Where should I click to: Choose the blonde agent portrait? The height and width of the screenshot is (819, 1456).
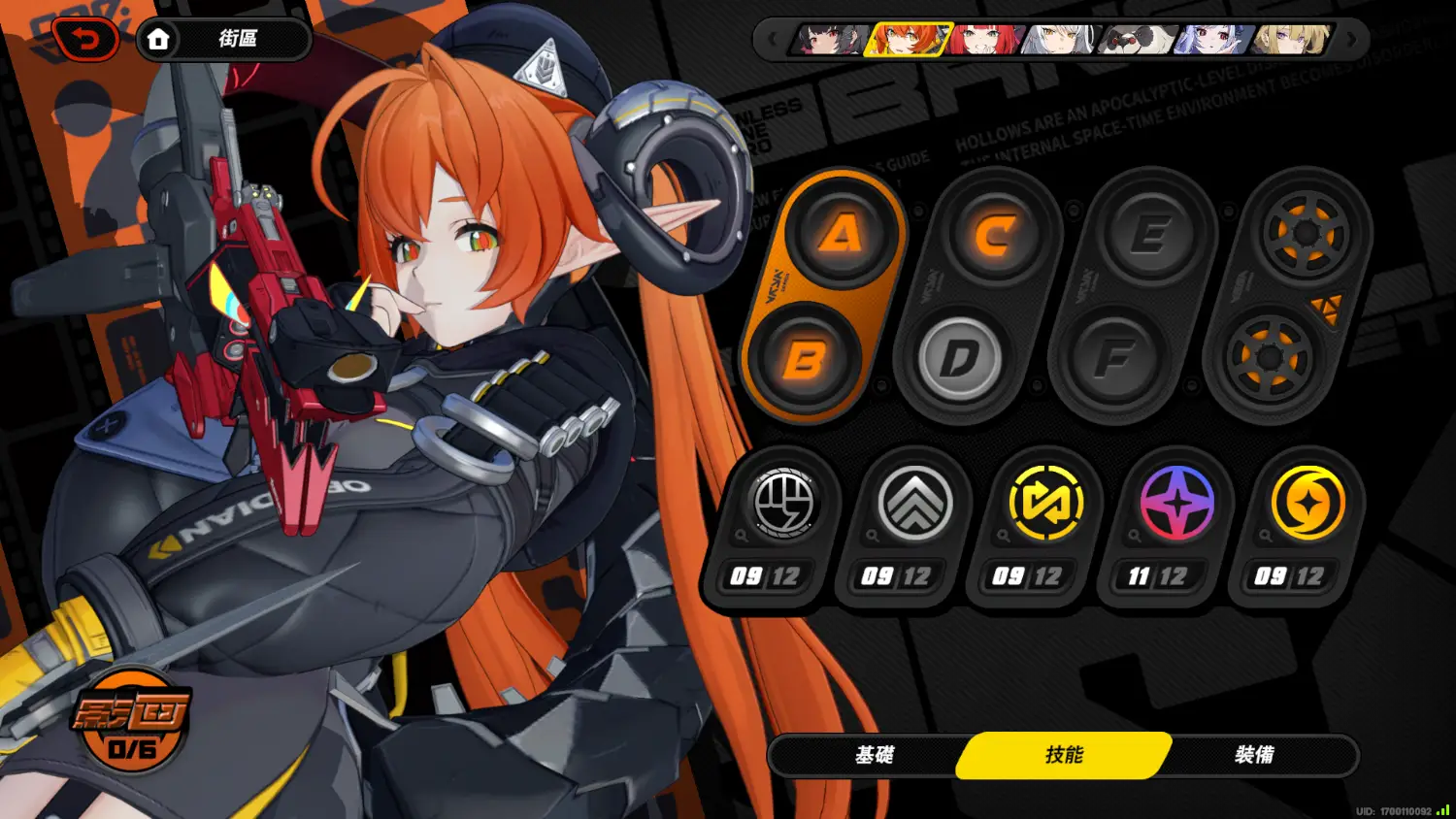[x=1291, y=40]
